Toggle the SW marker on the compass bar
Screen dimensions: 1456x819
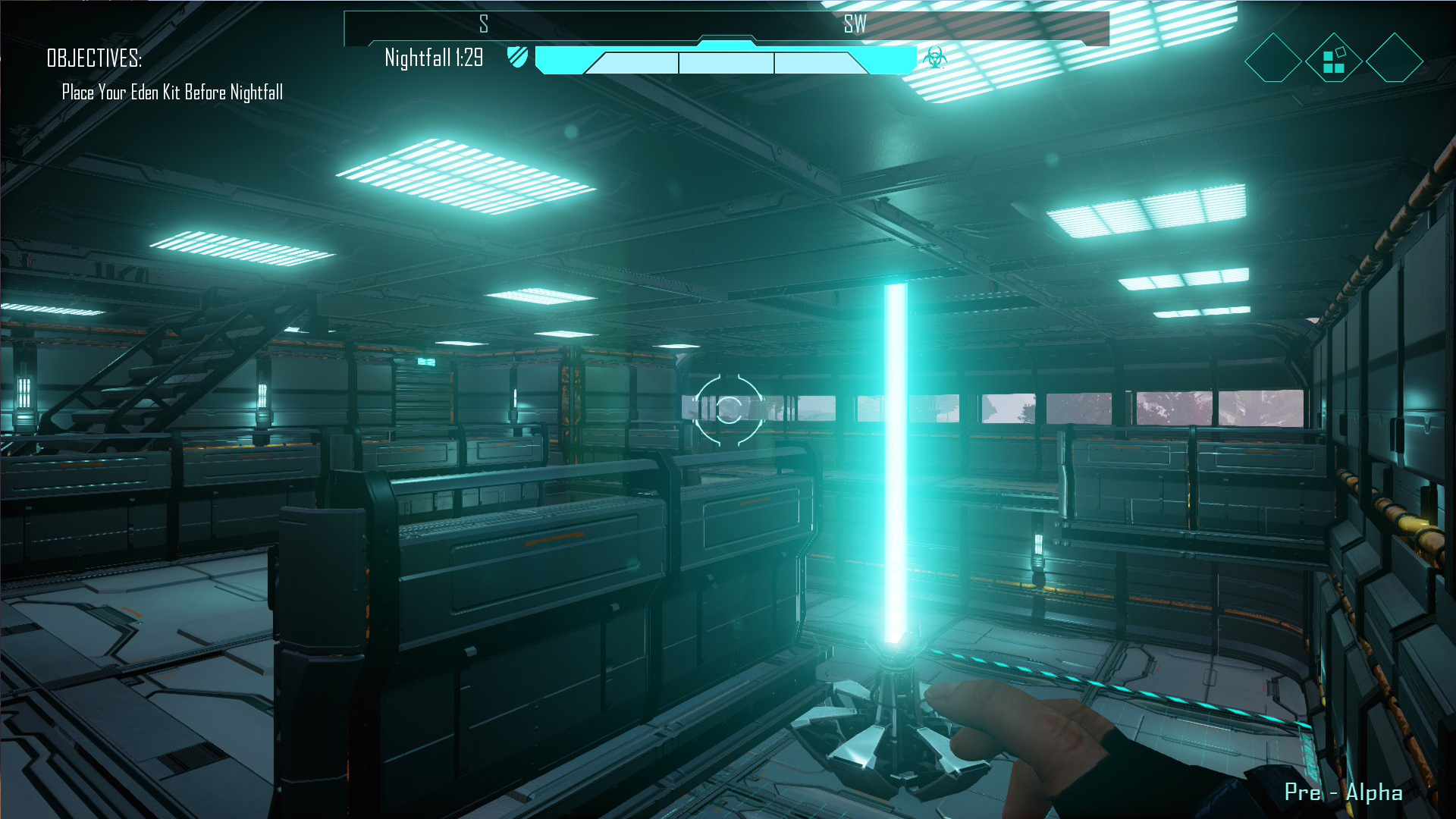(x=855, y=24)
